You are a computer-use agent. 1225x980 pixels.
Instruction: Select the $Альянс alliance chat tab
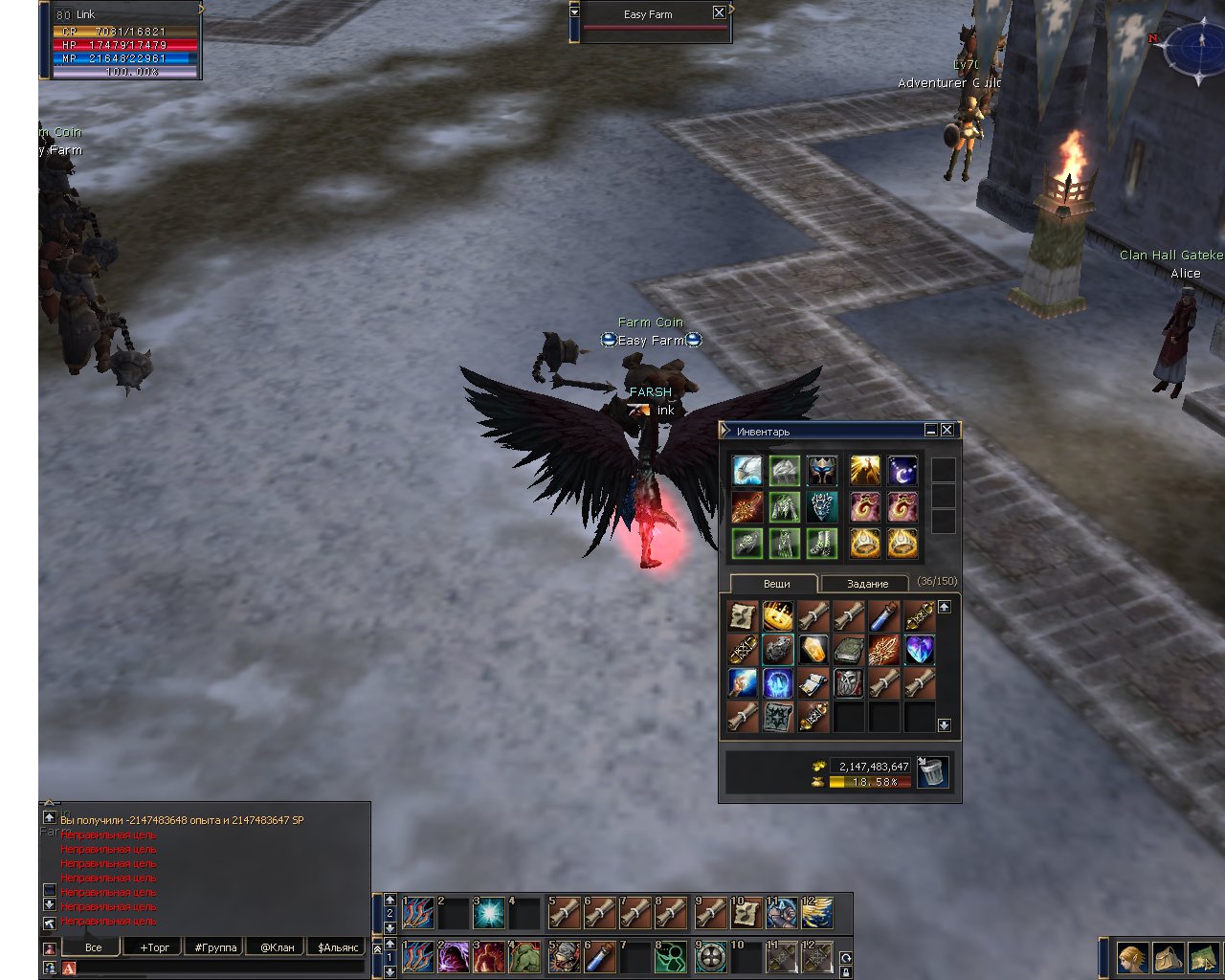pos(338,947)
